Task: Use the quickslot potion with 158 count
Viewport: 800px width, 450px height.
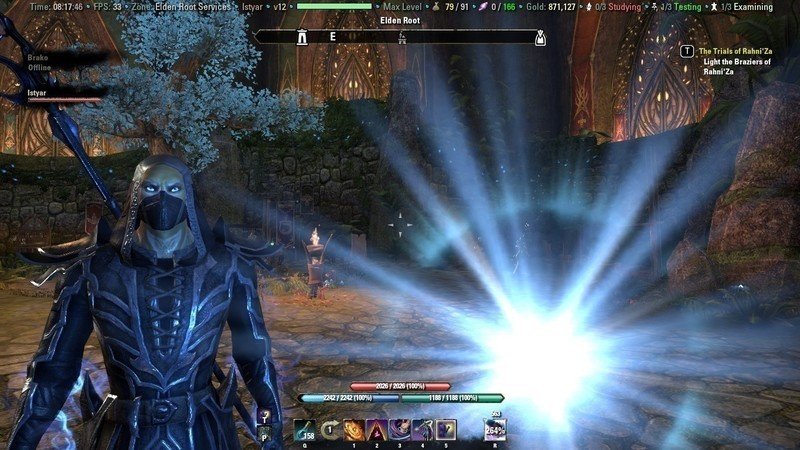Action: [303, 428]
